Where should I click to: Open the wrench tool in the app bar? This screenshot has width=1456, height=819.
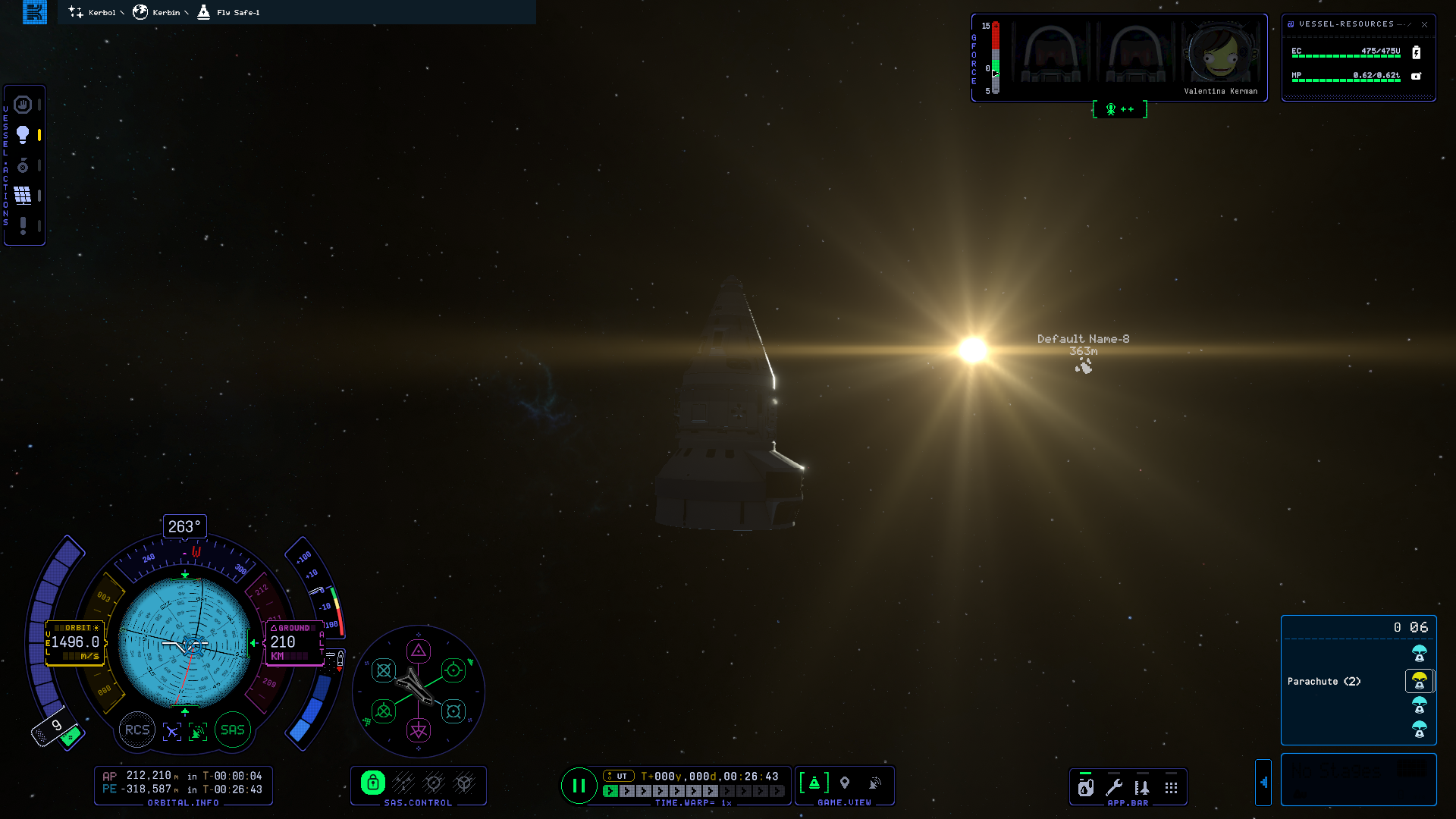[1114, 788]
